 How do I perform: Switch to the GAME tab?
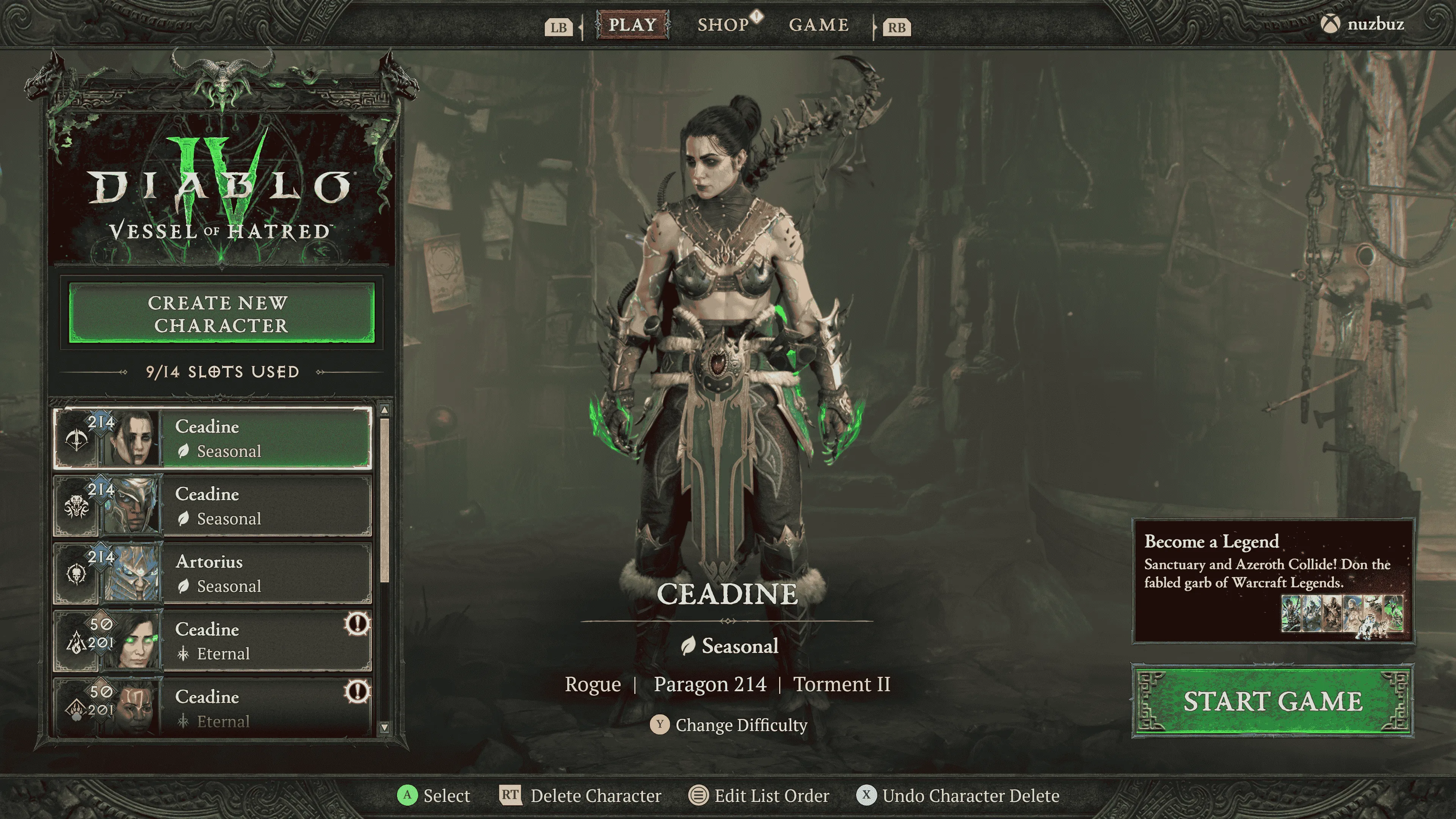click(x=819, y=25)
